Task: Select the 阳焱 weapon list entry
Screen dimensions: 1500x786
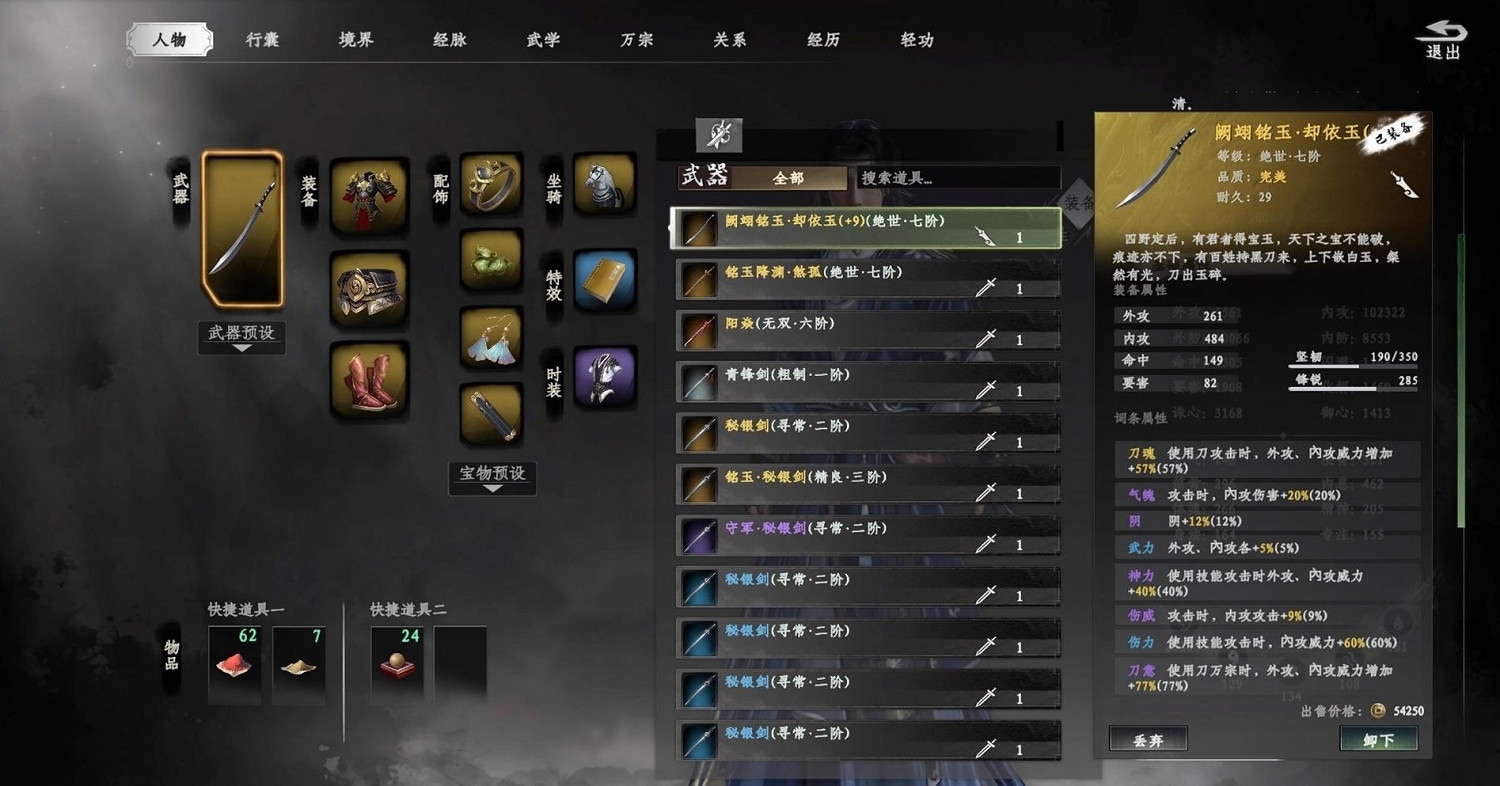Action: pos(865,332)
